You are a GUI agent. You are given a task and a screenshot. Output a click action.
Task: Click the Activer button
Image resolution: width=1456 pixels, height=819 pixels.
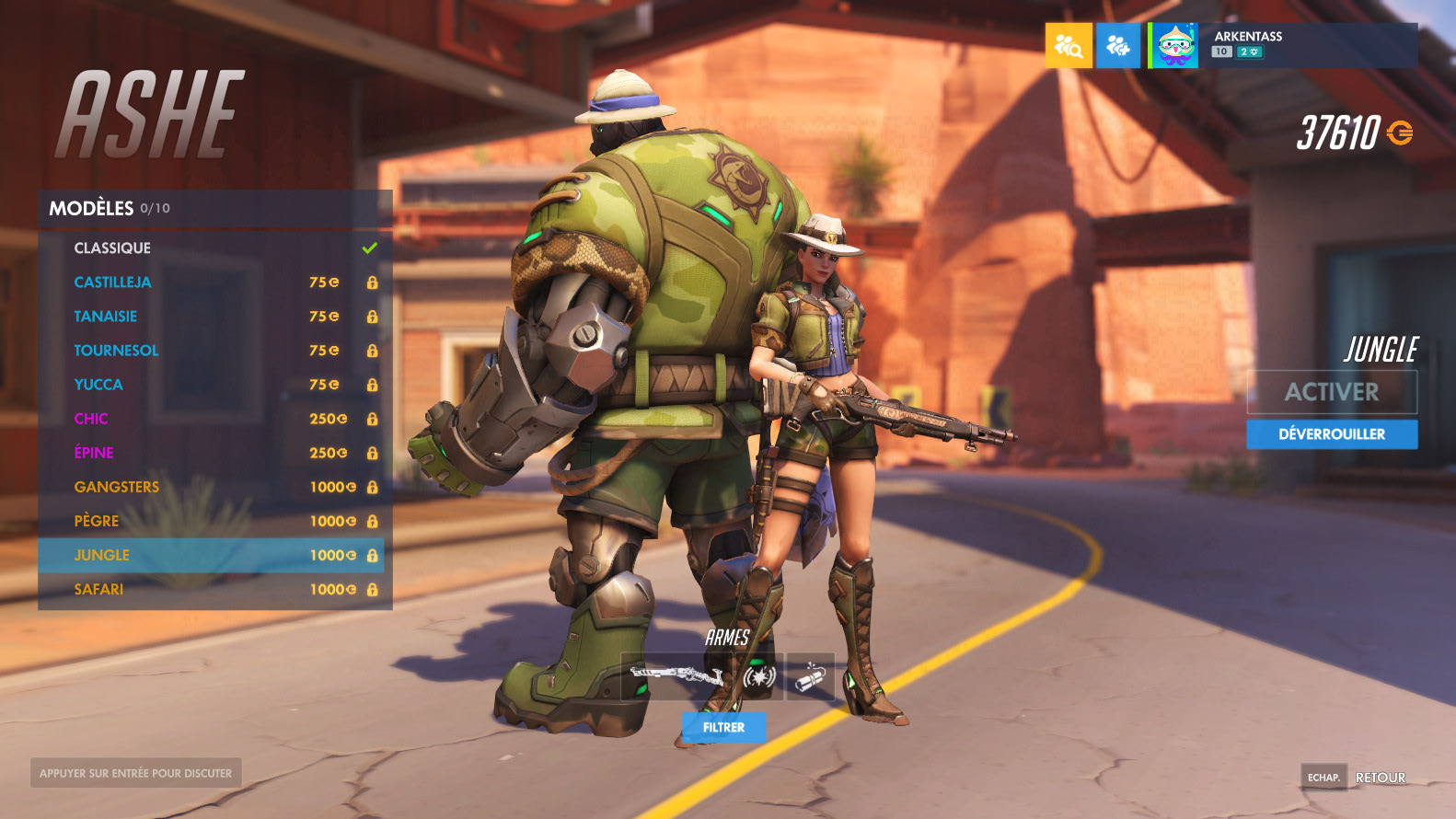coord(1331,392)
